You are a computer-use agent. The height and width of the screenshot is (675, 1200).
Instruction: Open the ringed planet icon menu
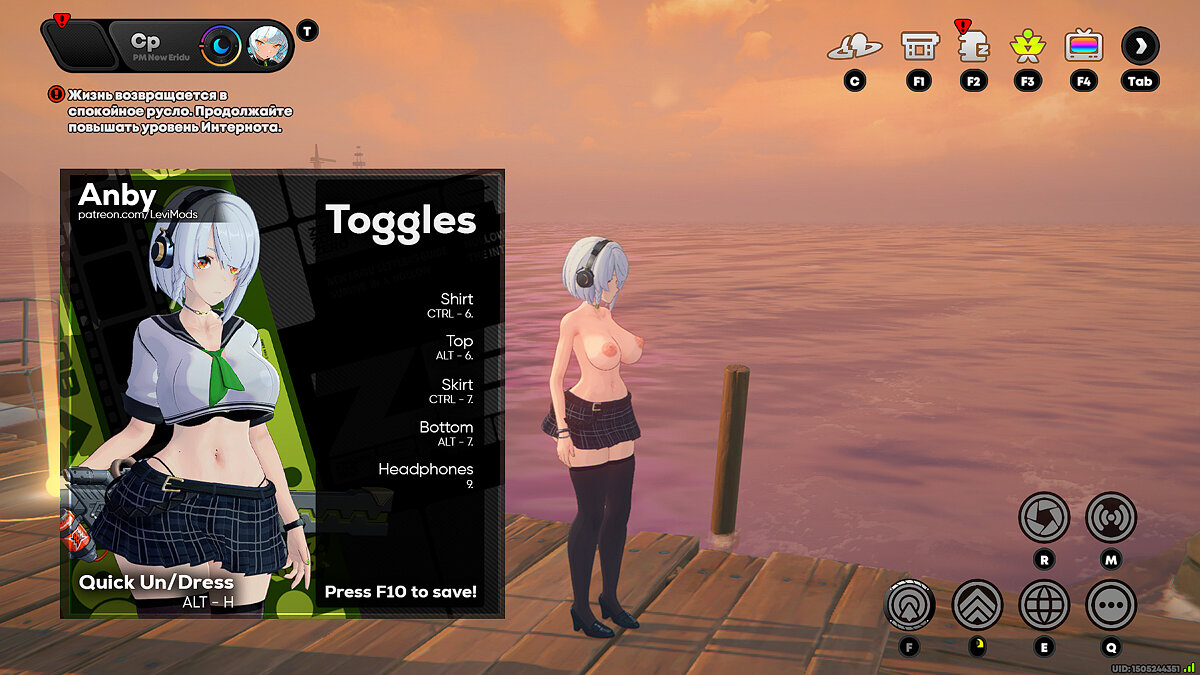tap(854, 46)
